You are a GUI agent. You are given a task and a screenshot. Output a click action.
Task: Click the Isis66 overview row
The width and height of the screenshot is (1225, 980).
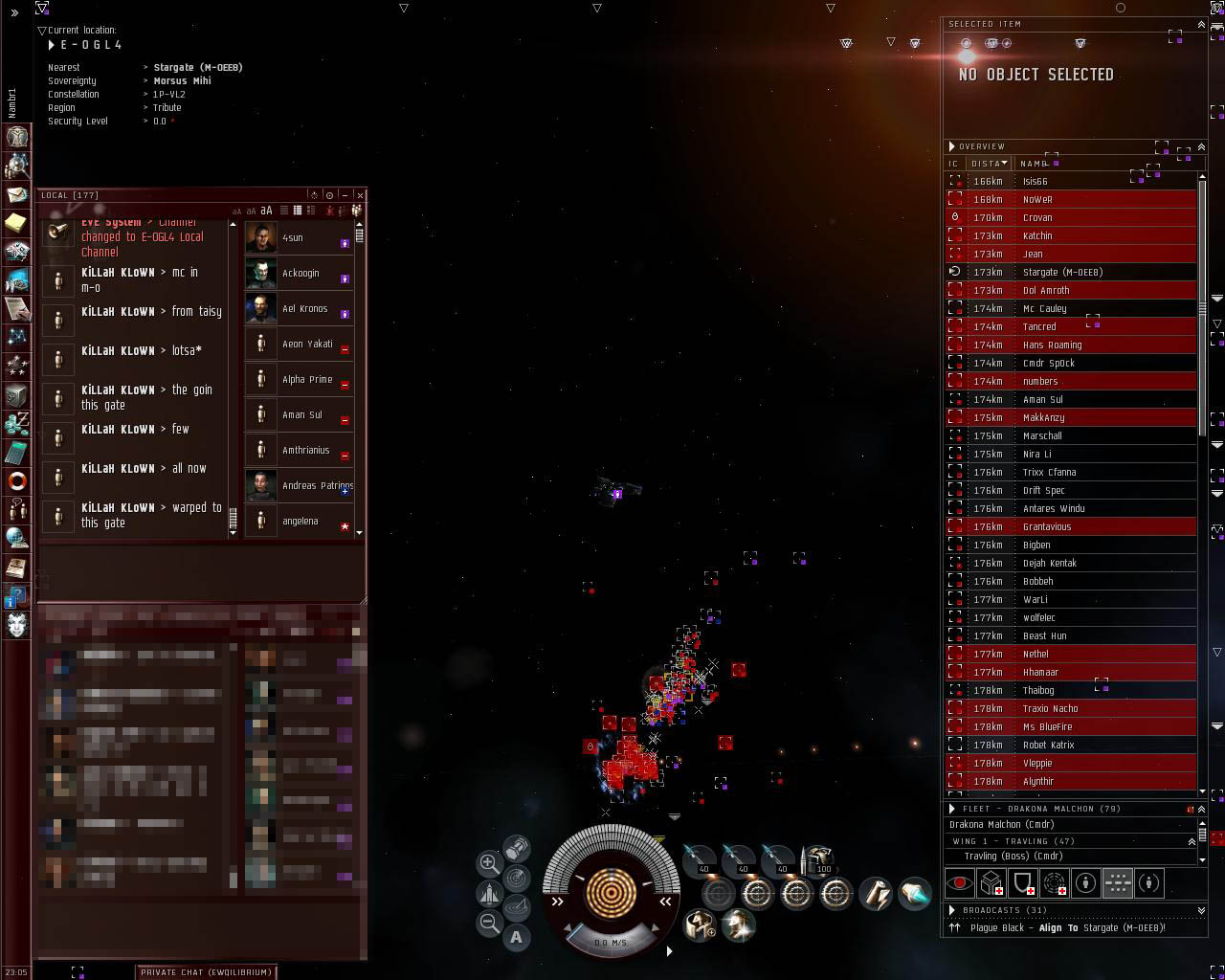click(1035, 181)
